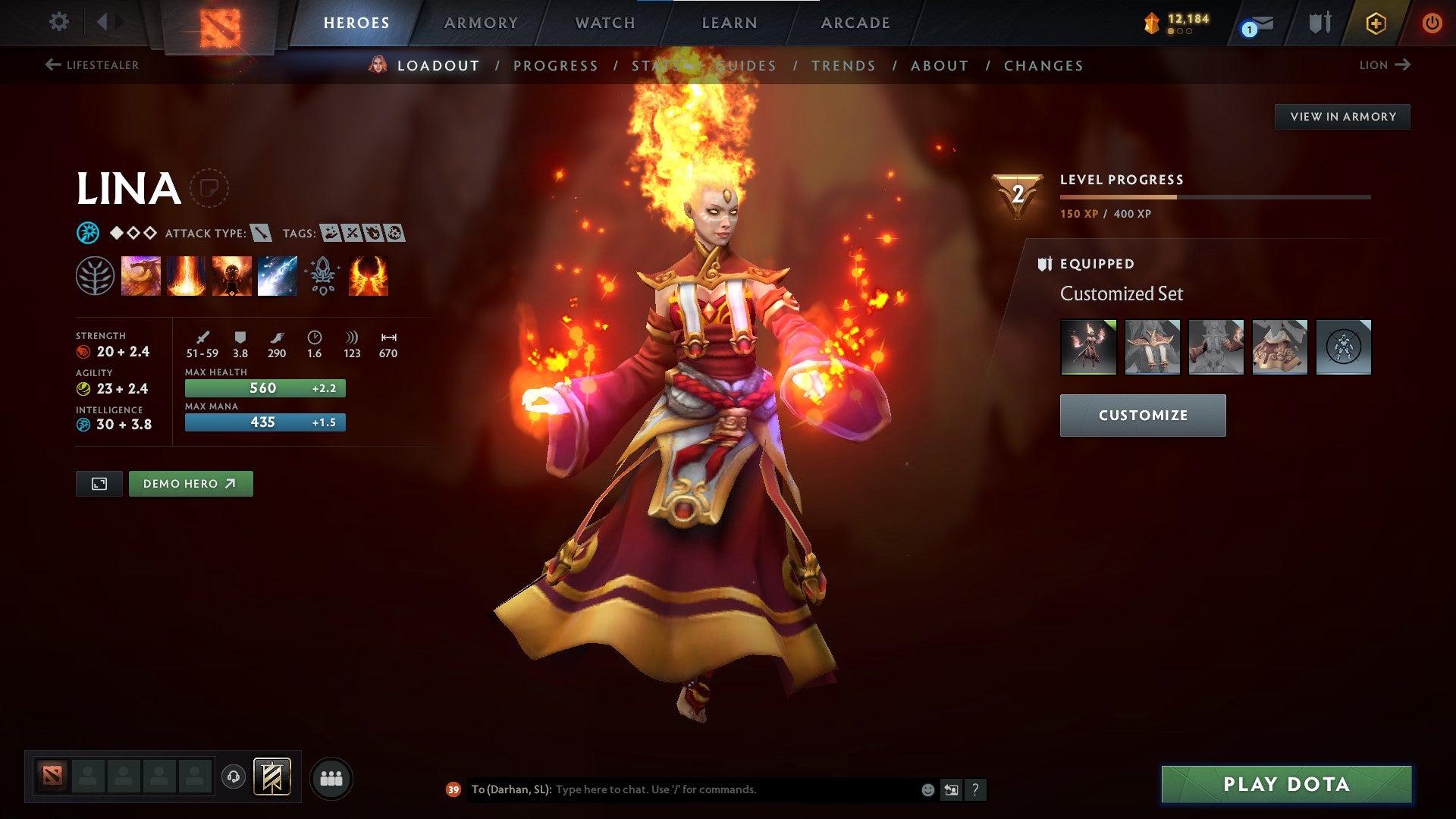Image resolution: width=1456 pixels, height=819 pixels.
Task: Select Lina's Dragon Slave ability icon
Action: click(x=141, y=275)
